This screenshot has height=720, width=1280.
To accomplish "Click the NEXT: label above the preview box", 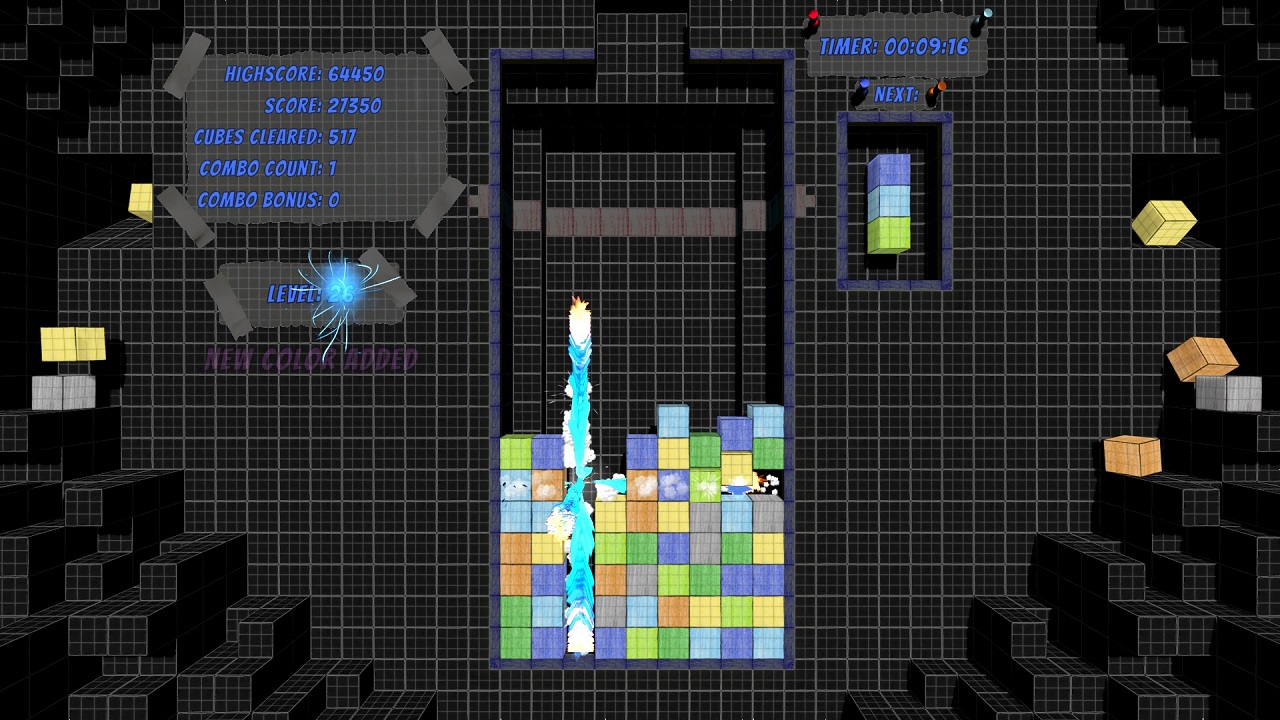I will click(x=898, y=94).
